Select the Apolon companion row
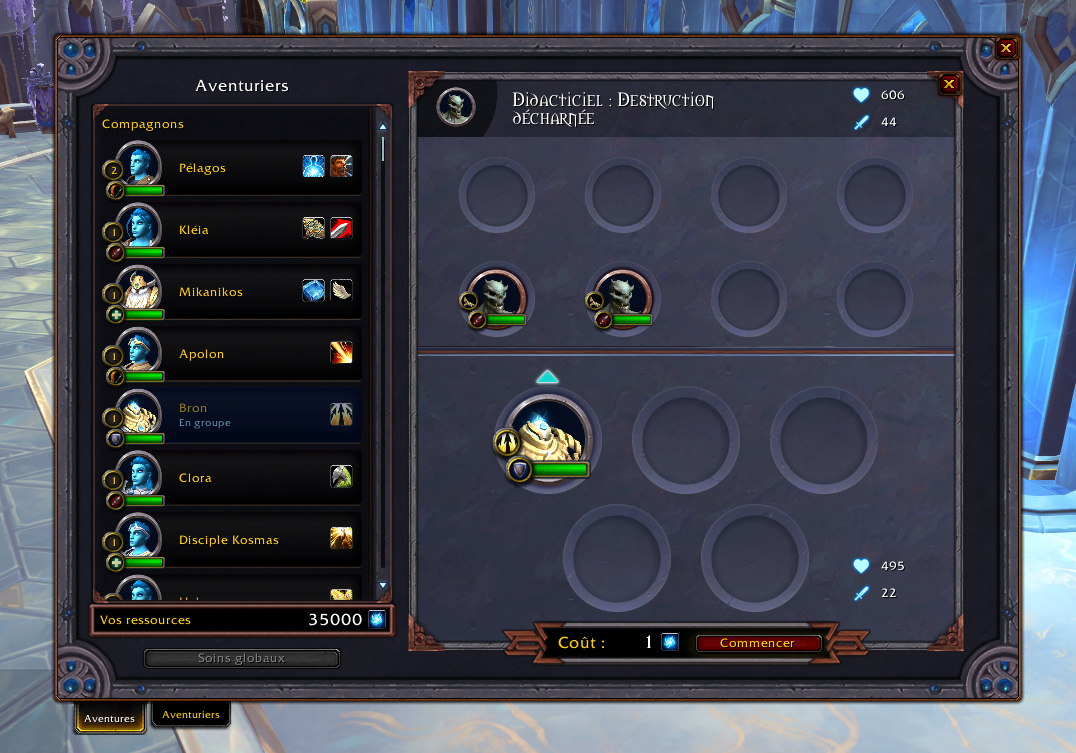This screenshot has width=1076, height=753. (230, 354)
